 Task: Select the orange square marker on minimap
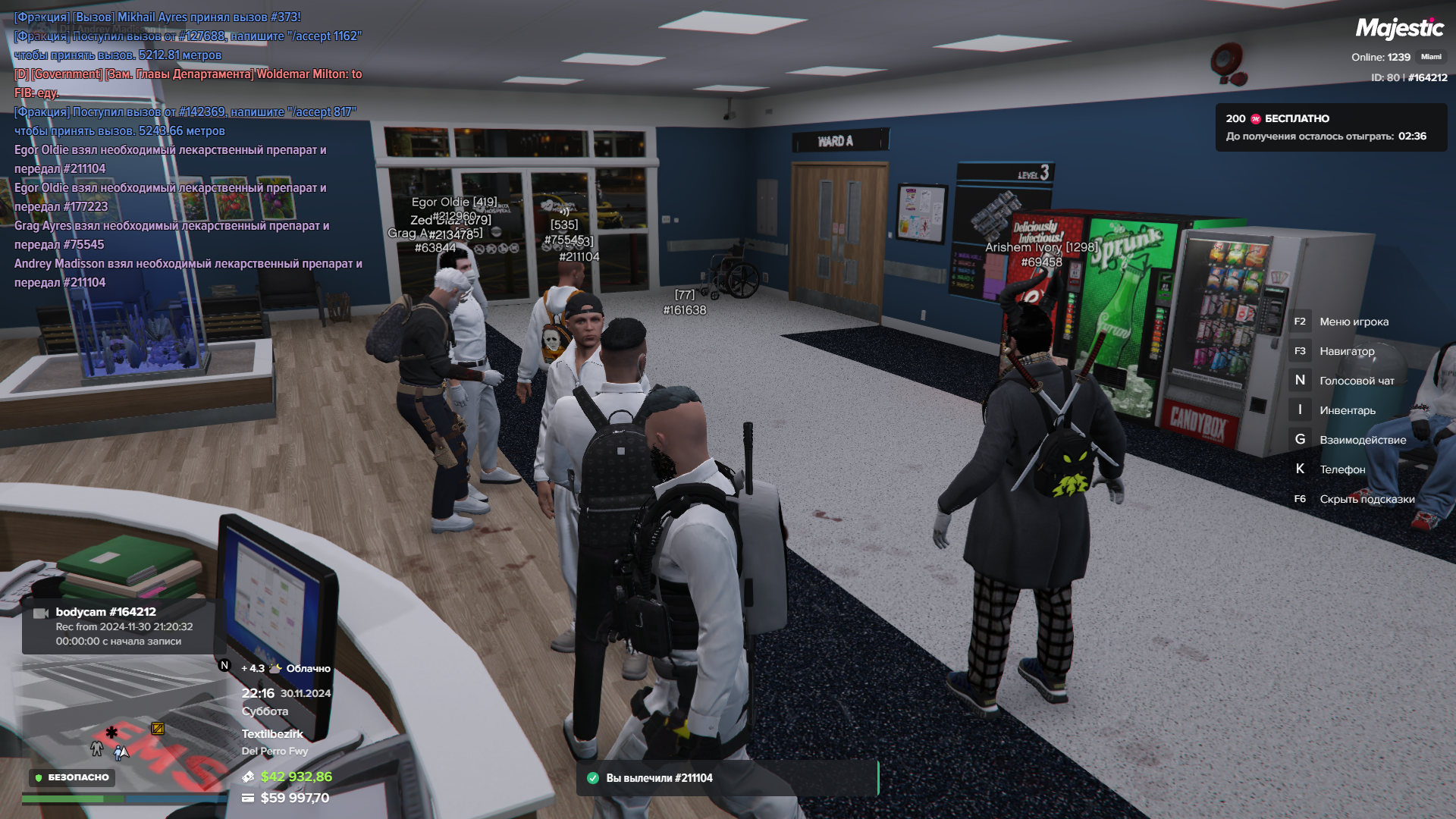pyautogui.click(x=158, y=729)
